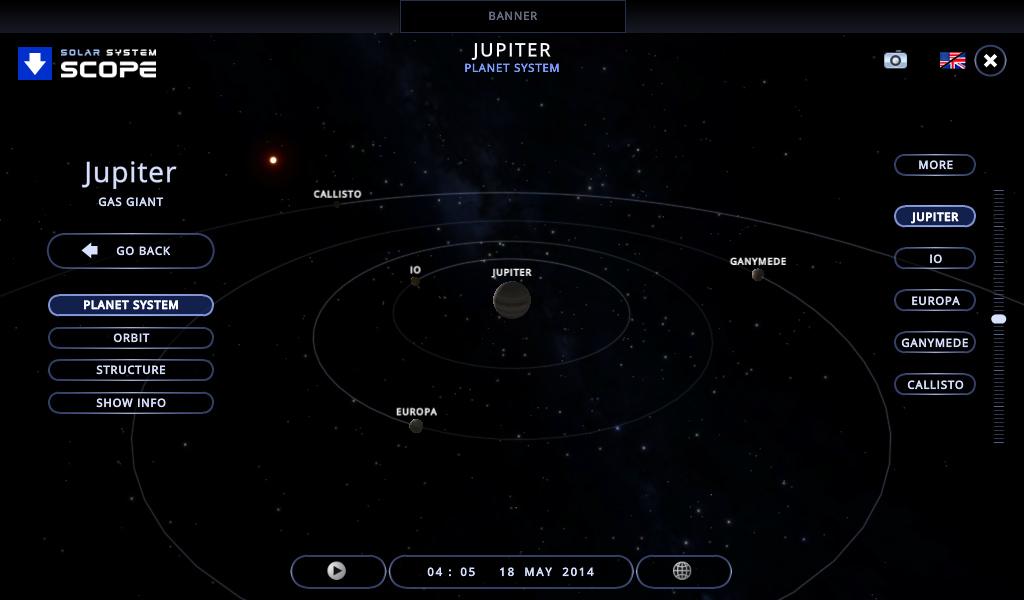
Task: Take a screenshot with the camera icon
Action: [895, 60]
